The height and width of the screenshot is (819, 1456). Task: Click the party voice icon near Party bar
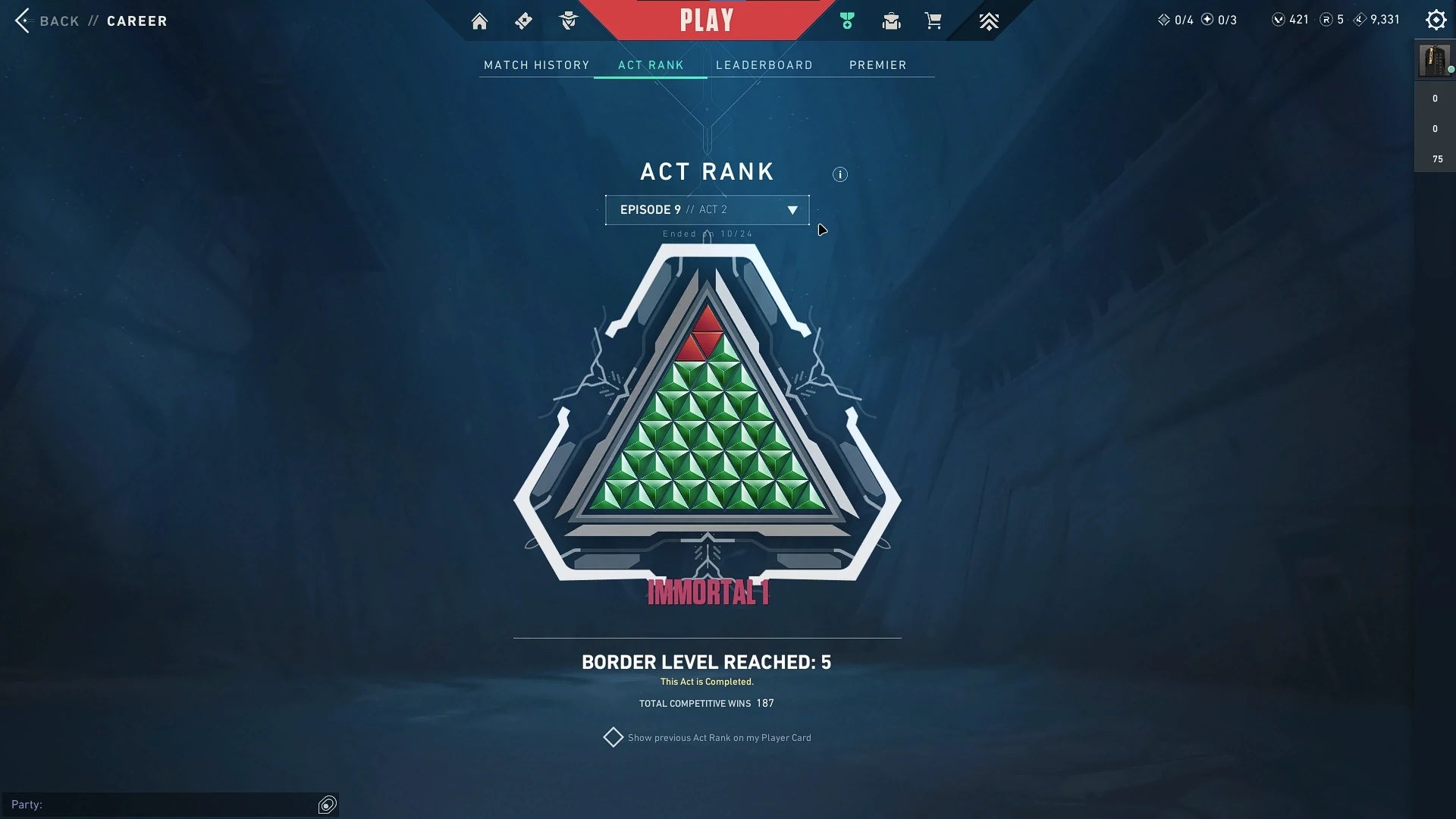tap(326, 805)
